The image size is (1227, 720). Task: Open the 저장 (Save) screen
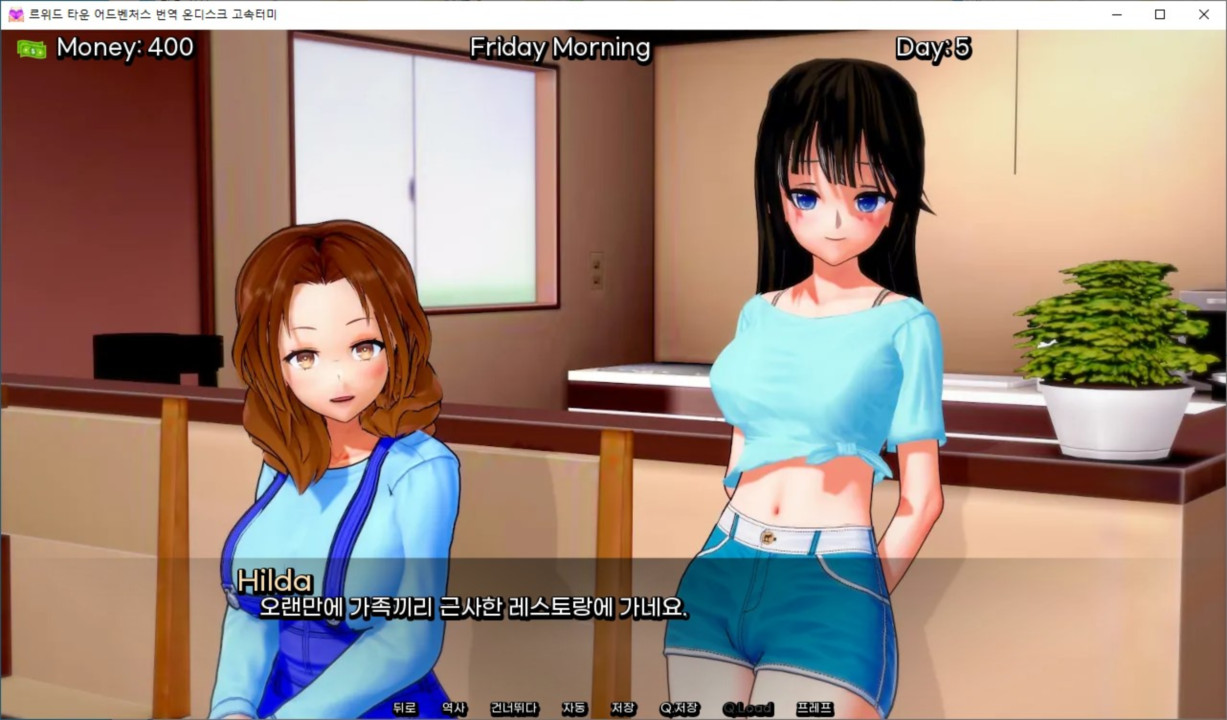623,708
